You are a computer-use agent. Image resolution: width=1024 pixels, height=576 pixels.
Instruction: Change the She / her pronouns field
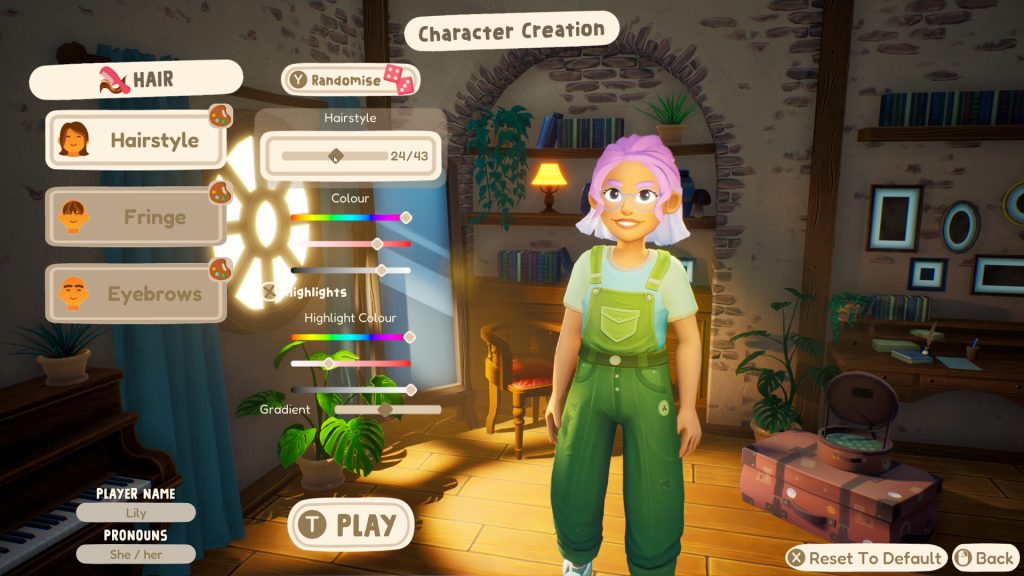pyautogui.click(x=136, y=554)
